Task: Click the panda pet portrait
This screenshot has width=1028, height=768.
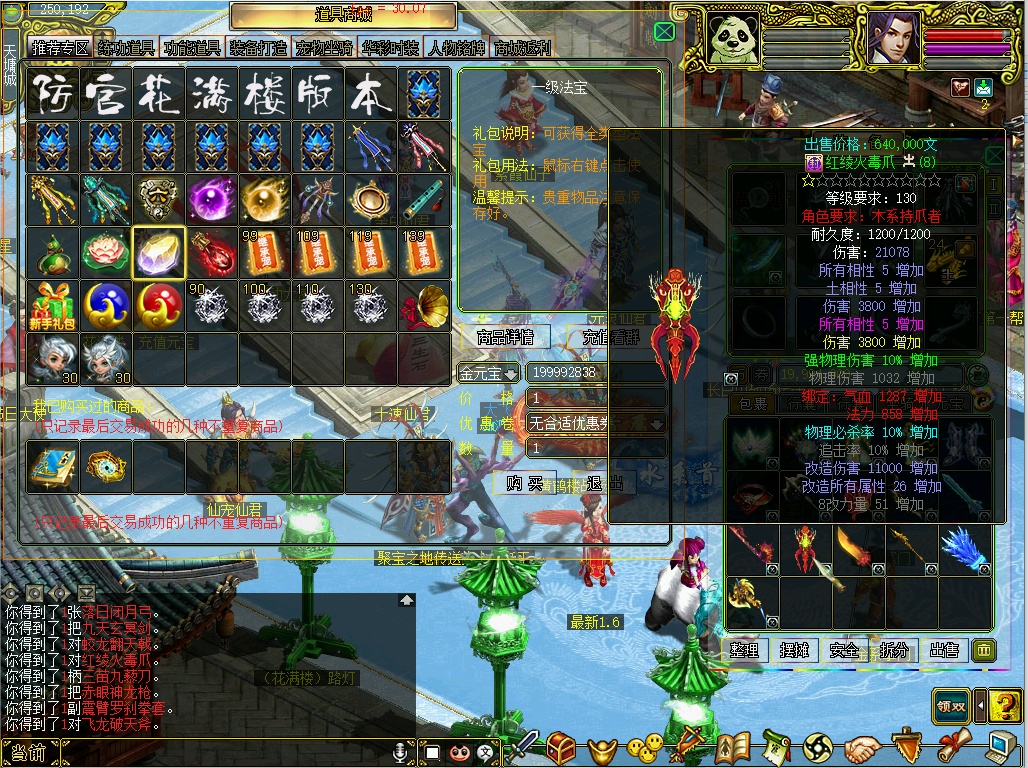Action: [732, 37]
